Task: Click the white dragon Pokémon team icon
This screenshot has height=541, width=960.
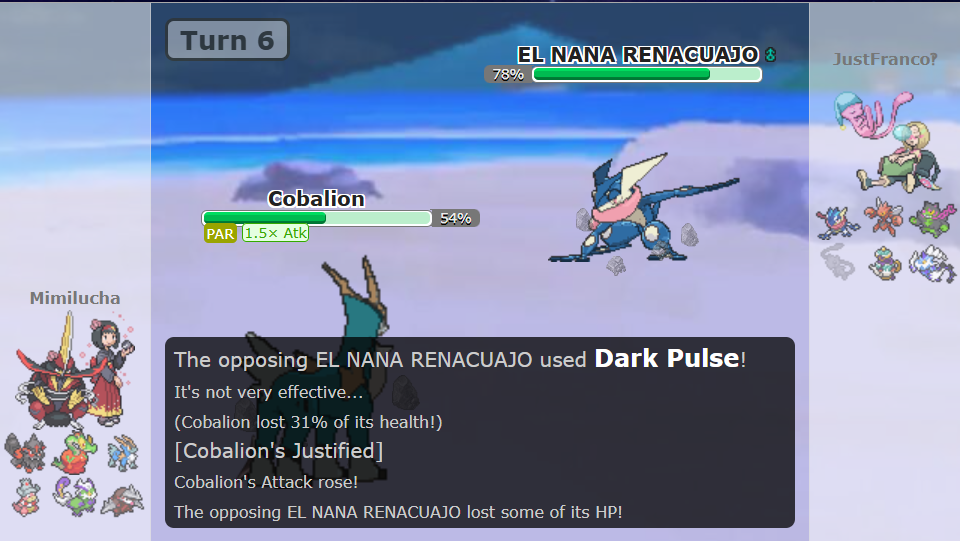Action: coord(933,262)
